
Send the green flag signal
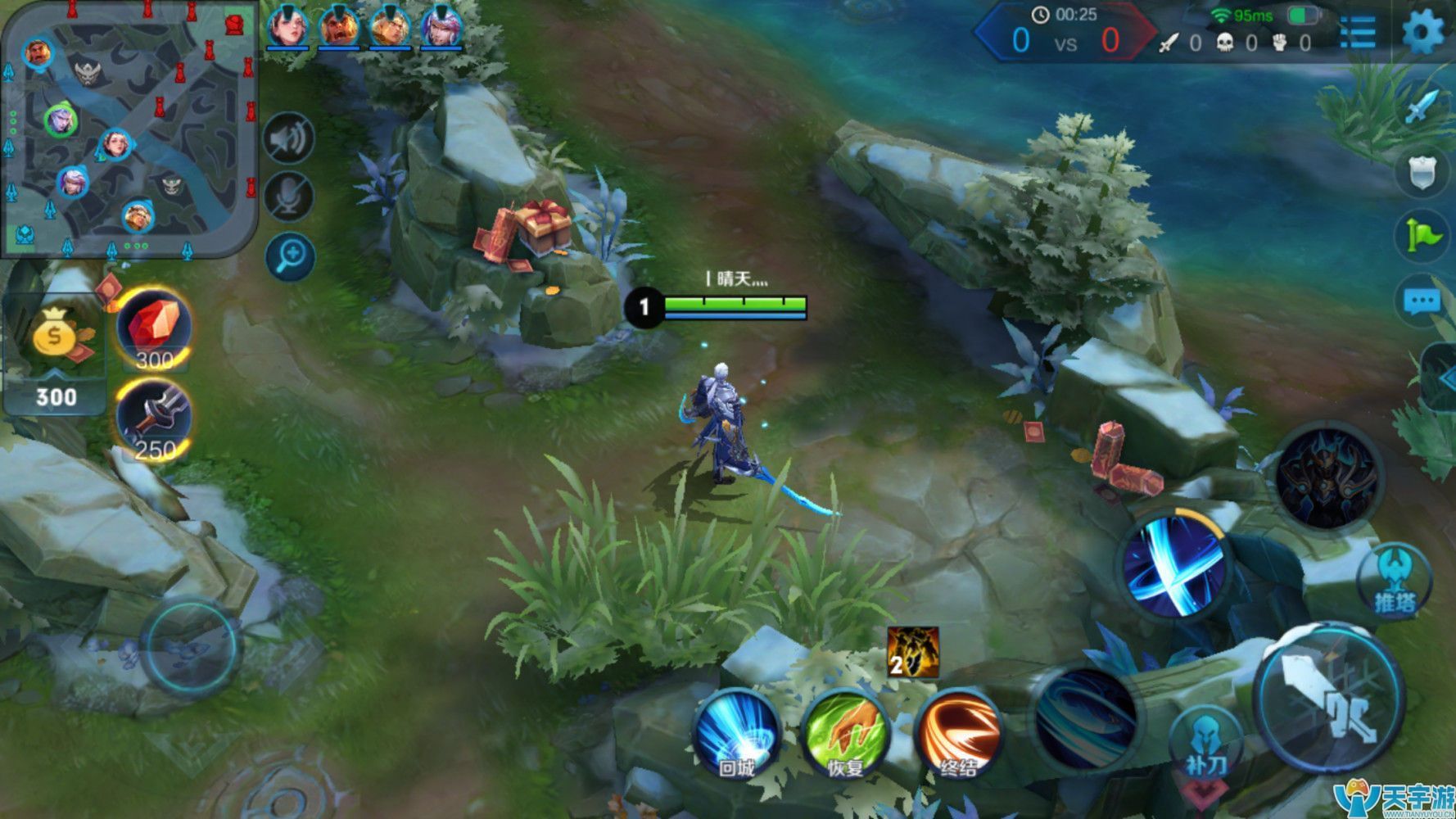pos(1423,236)
